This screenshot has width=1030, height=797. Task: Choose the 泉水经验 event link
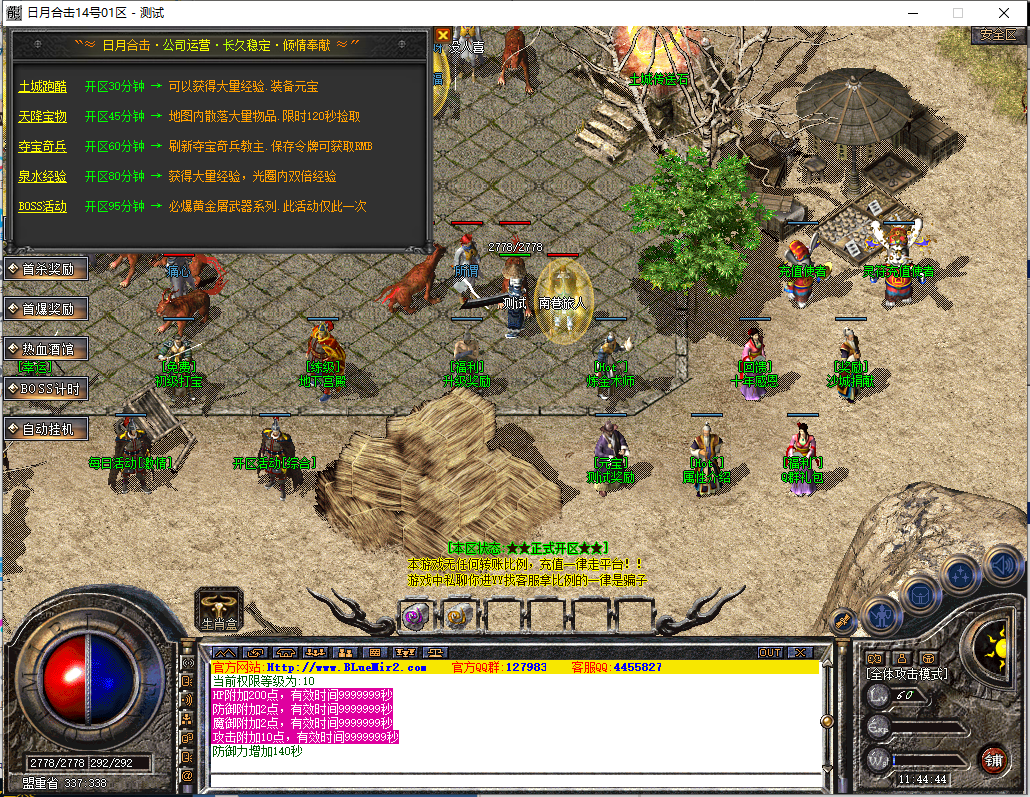(42, 177)
